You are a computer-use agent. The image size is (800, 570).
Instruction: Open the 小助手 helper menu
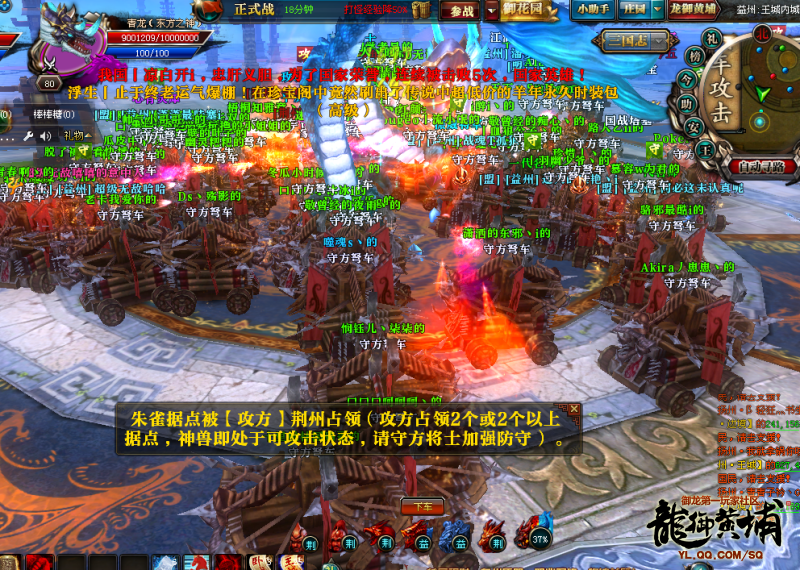[595, 10]
